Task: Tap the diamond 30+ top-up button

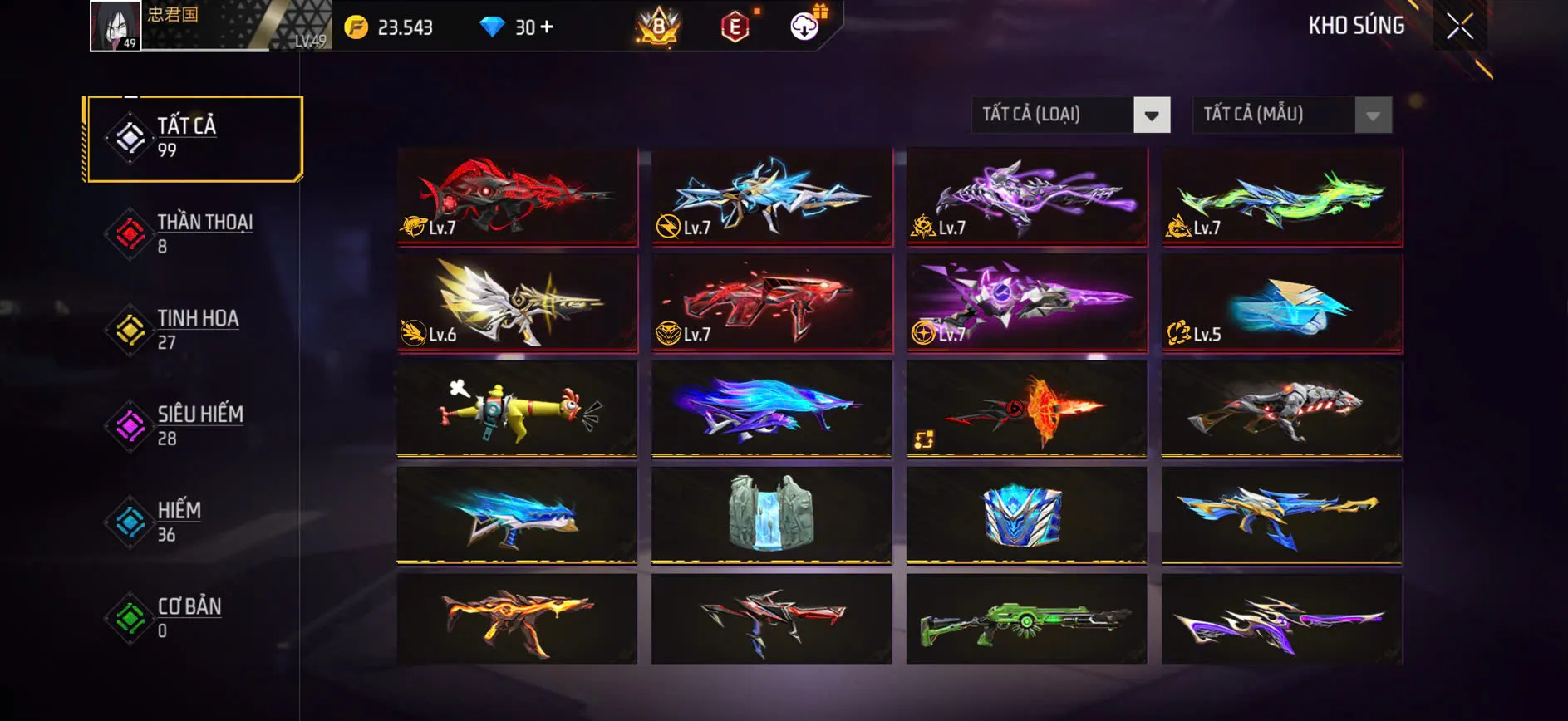Action: pos(515,27)
